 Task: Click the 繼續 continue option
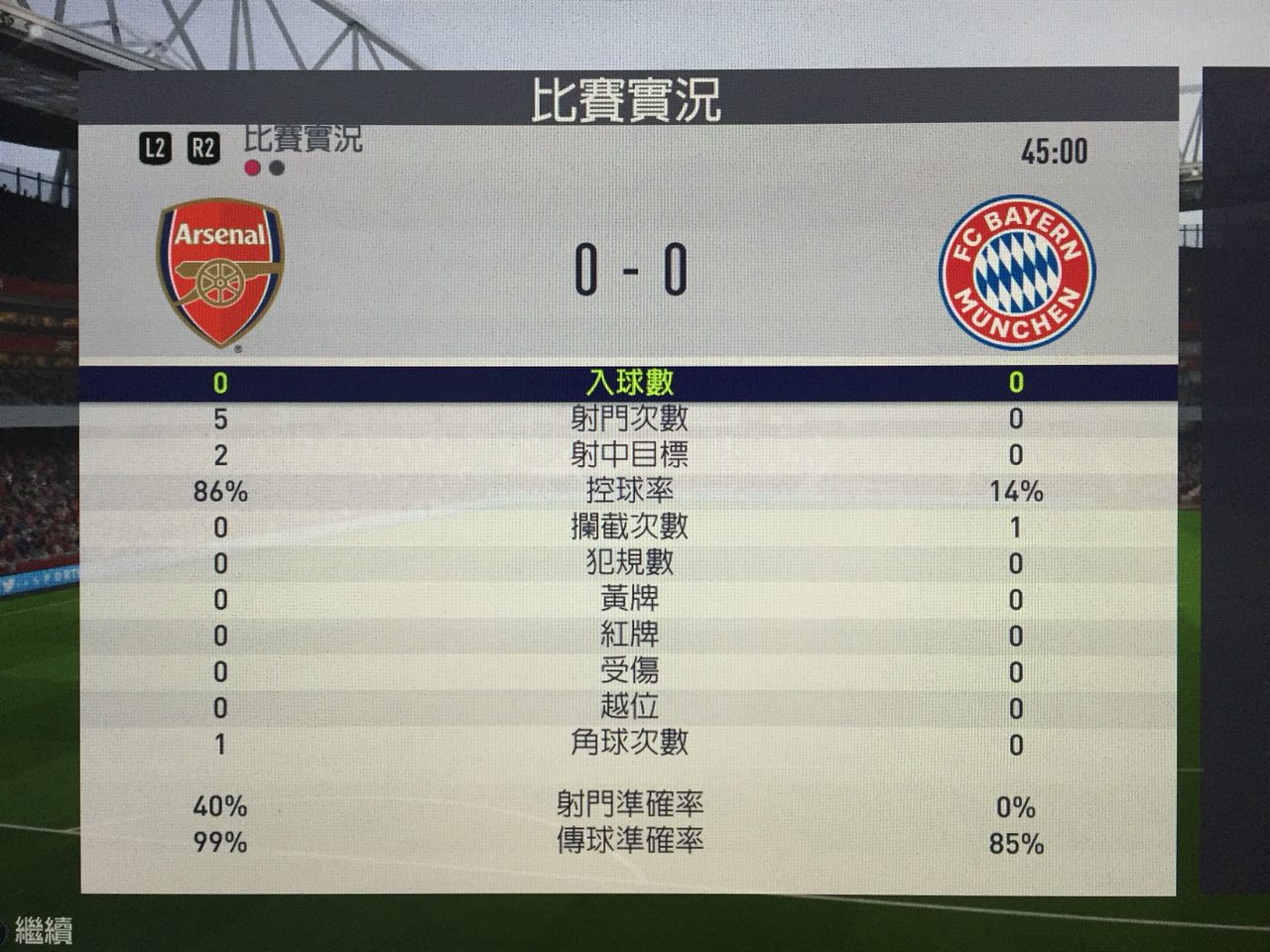[42, 931]
